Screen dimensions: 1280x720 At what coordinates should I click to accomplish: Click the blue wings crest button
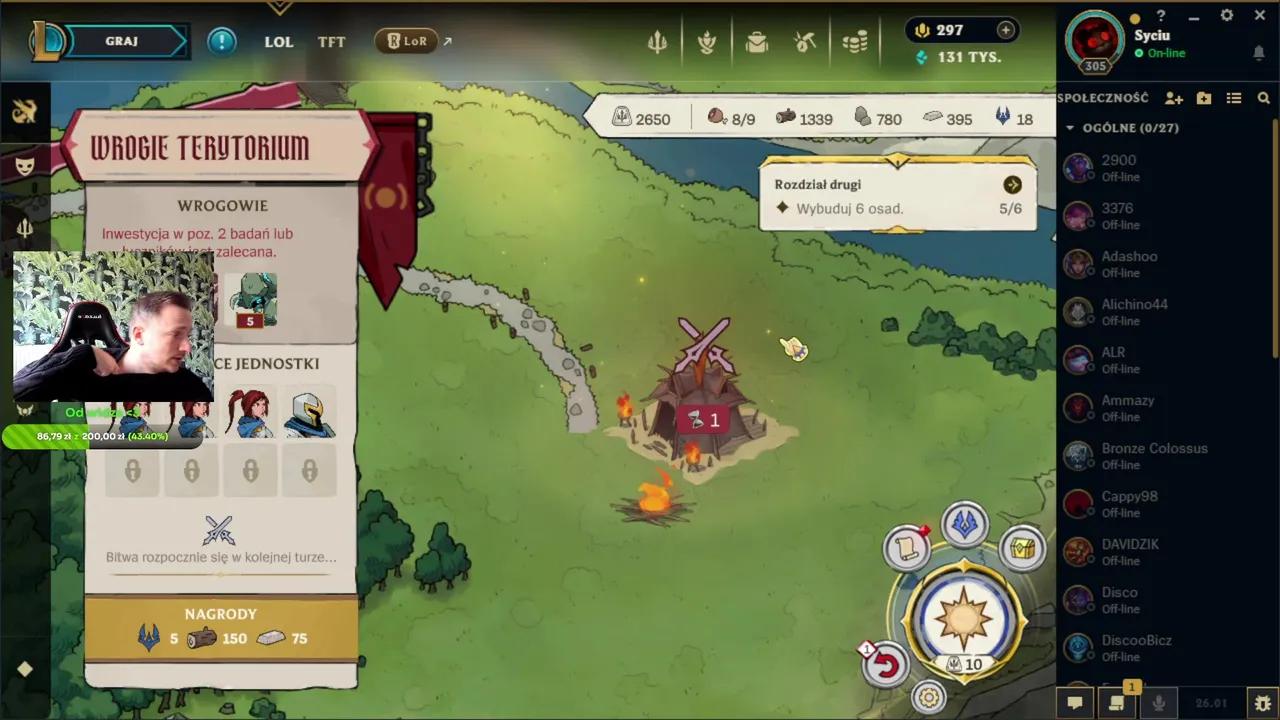tap(965, 525)
